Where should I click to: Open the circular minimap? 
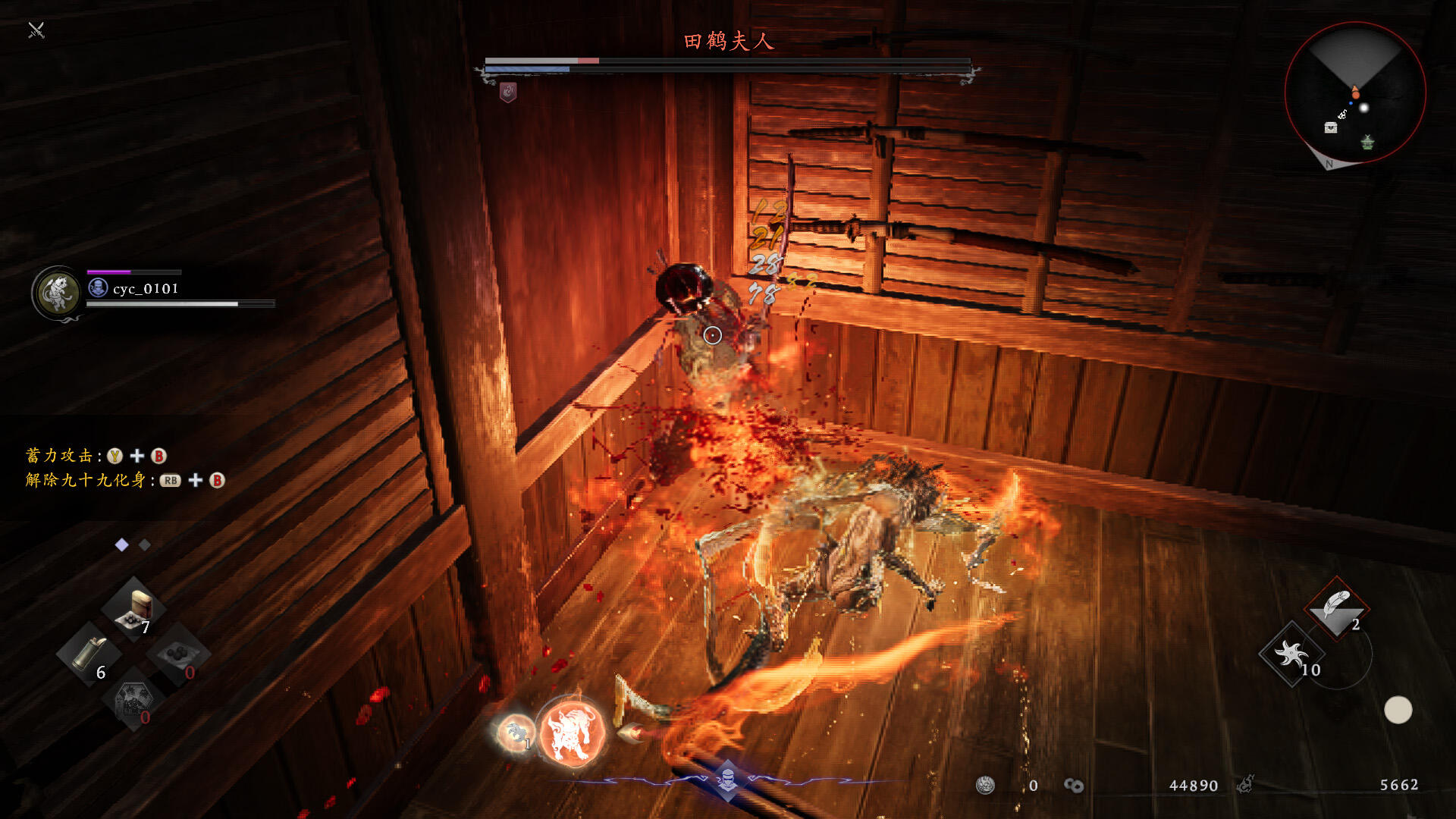coord(1355,93)
